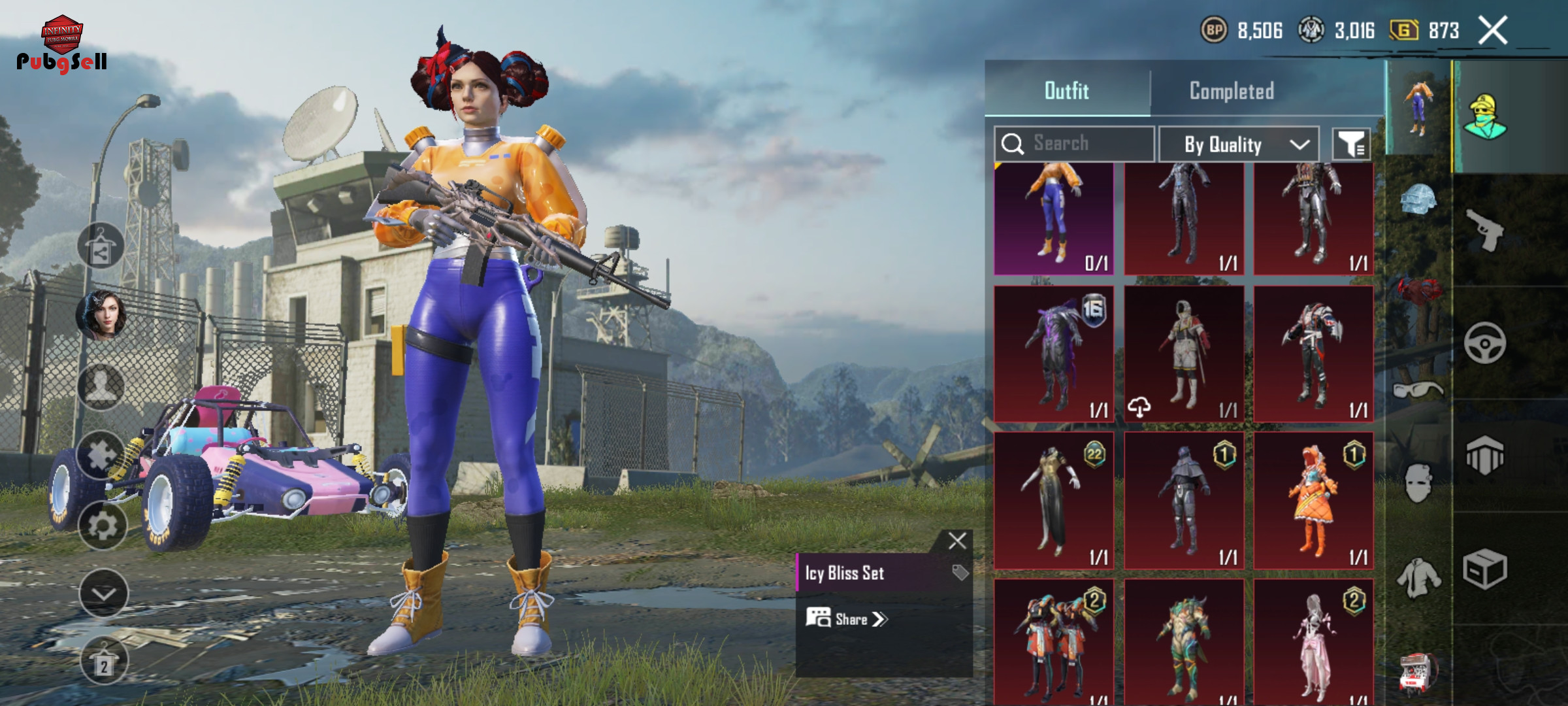
Task: Open the gear settings button
Action: [103, 525]
